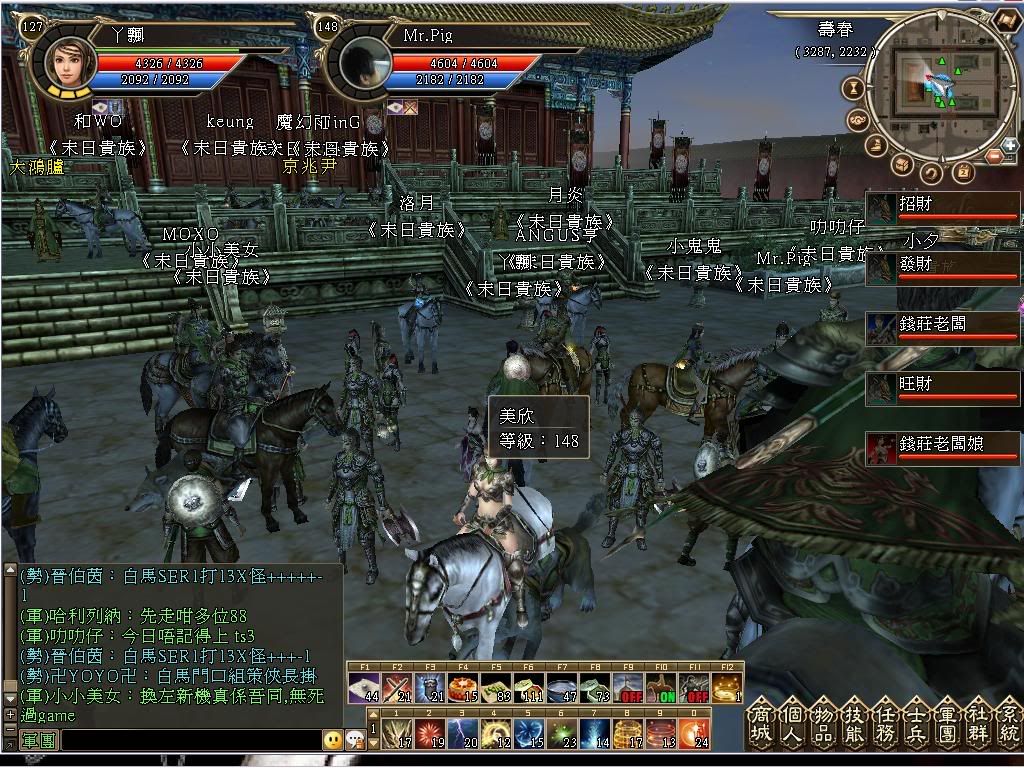Click the treasure chest icon below minimap
This screenshot has height=768, width=1024.
pyautogui.click(x=902, y=165)
